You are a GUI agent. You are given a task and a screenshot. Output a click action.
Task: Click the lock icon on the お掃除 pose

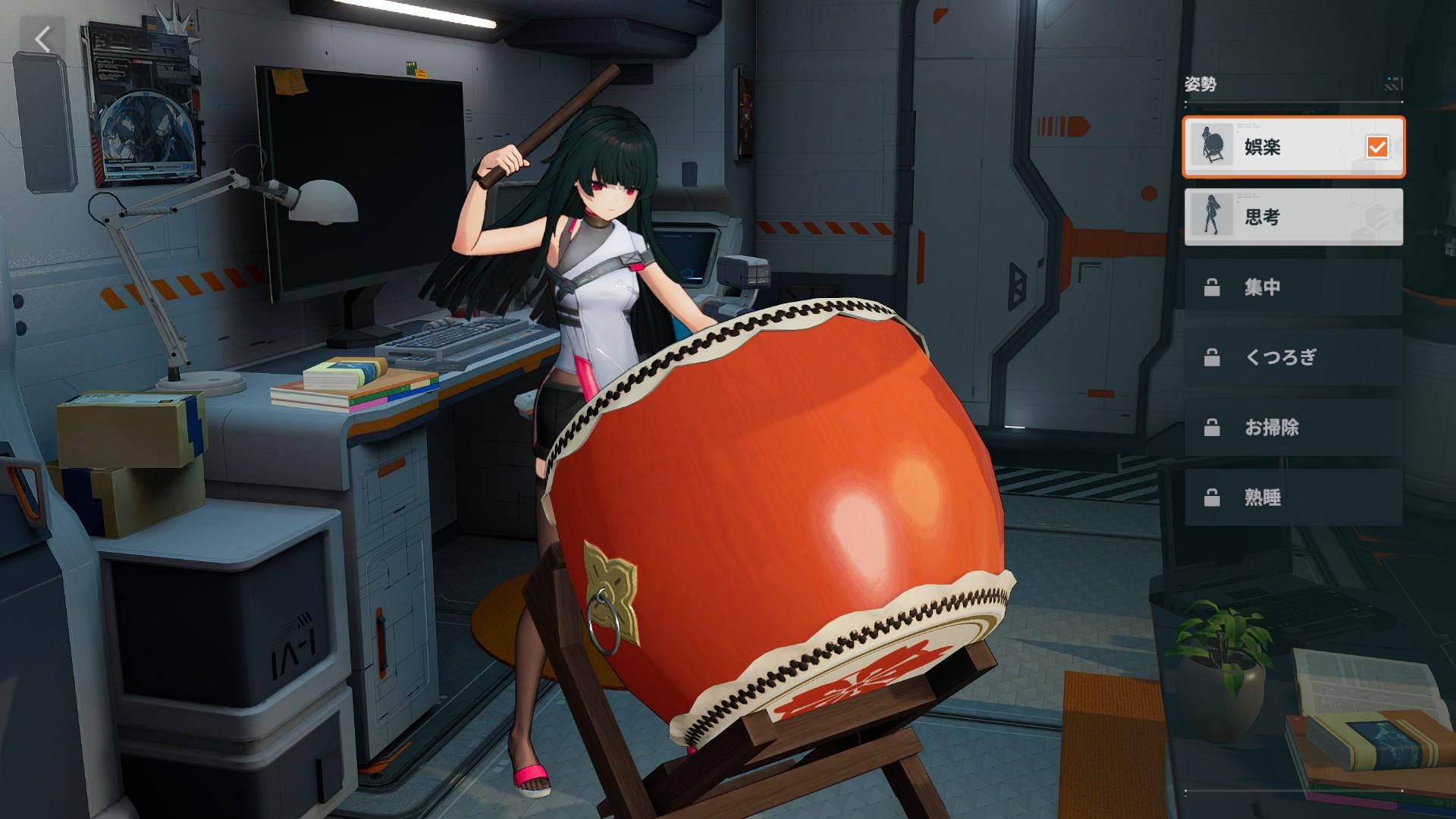pos(1211,428)
